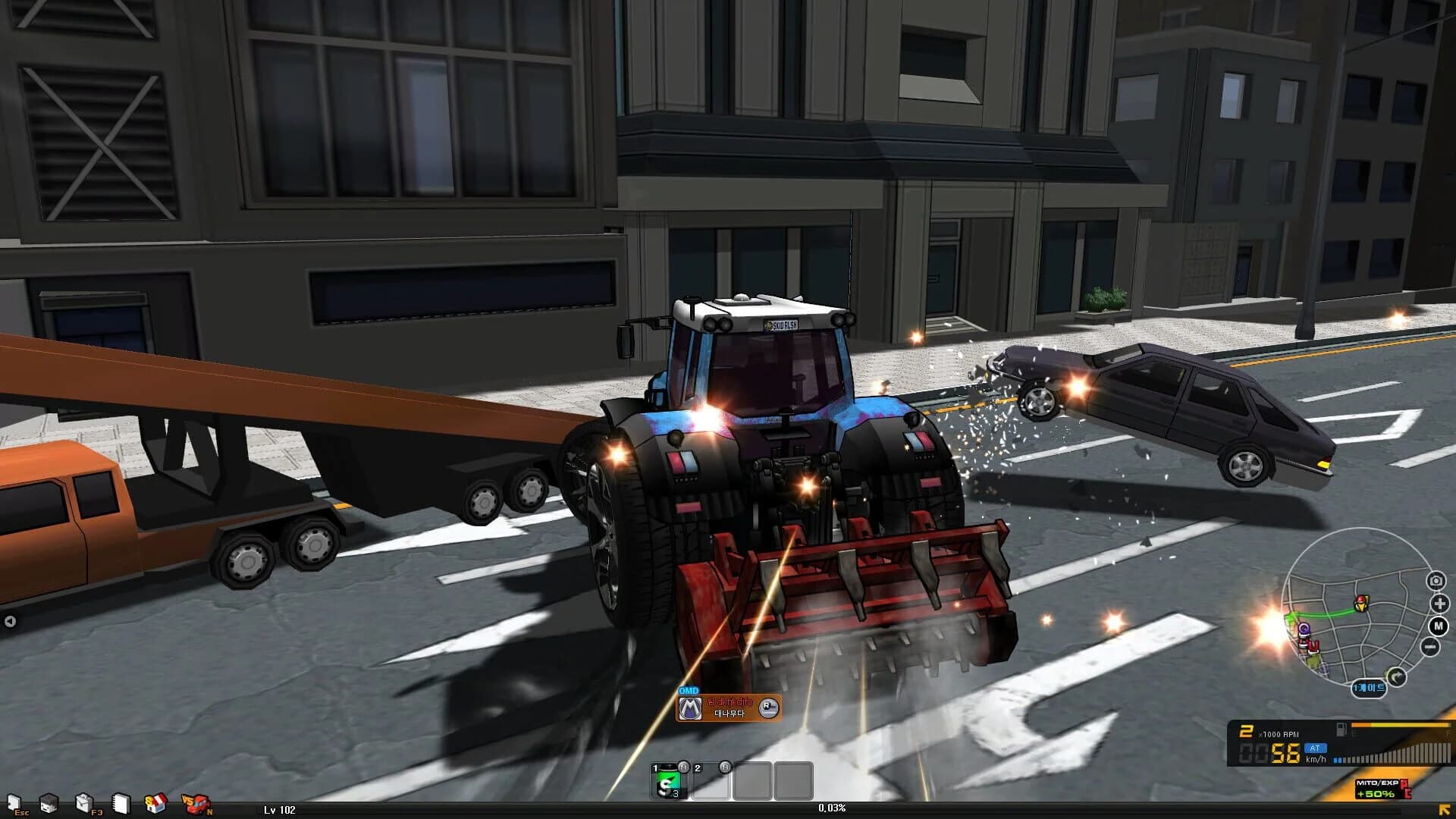Click the back arrow on the left screen edge
The image size is (1456, 819).
pyautogui.click(x=11, y=619)
